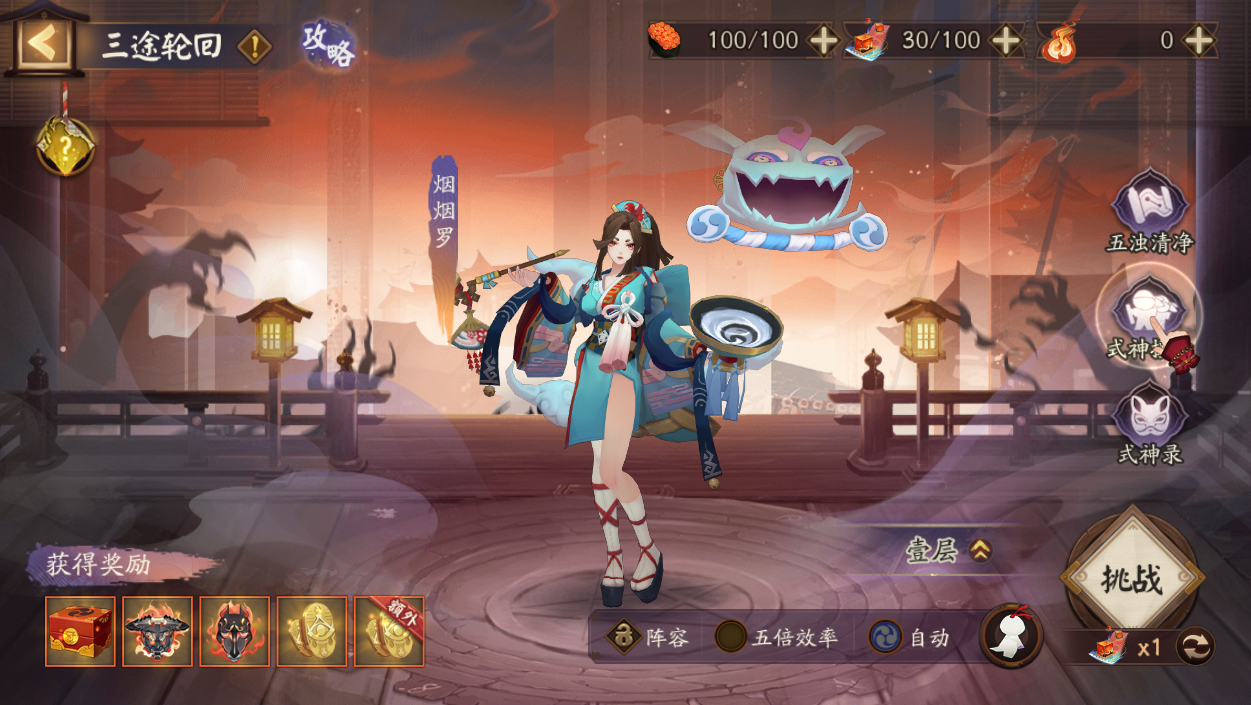Add more flame currency with plus
Image resolution: width=1251 pixels, height=705 pixels.
[x=1197, y=41]
